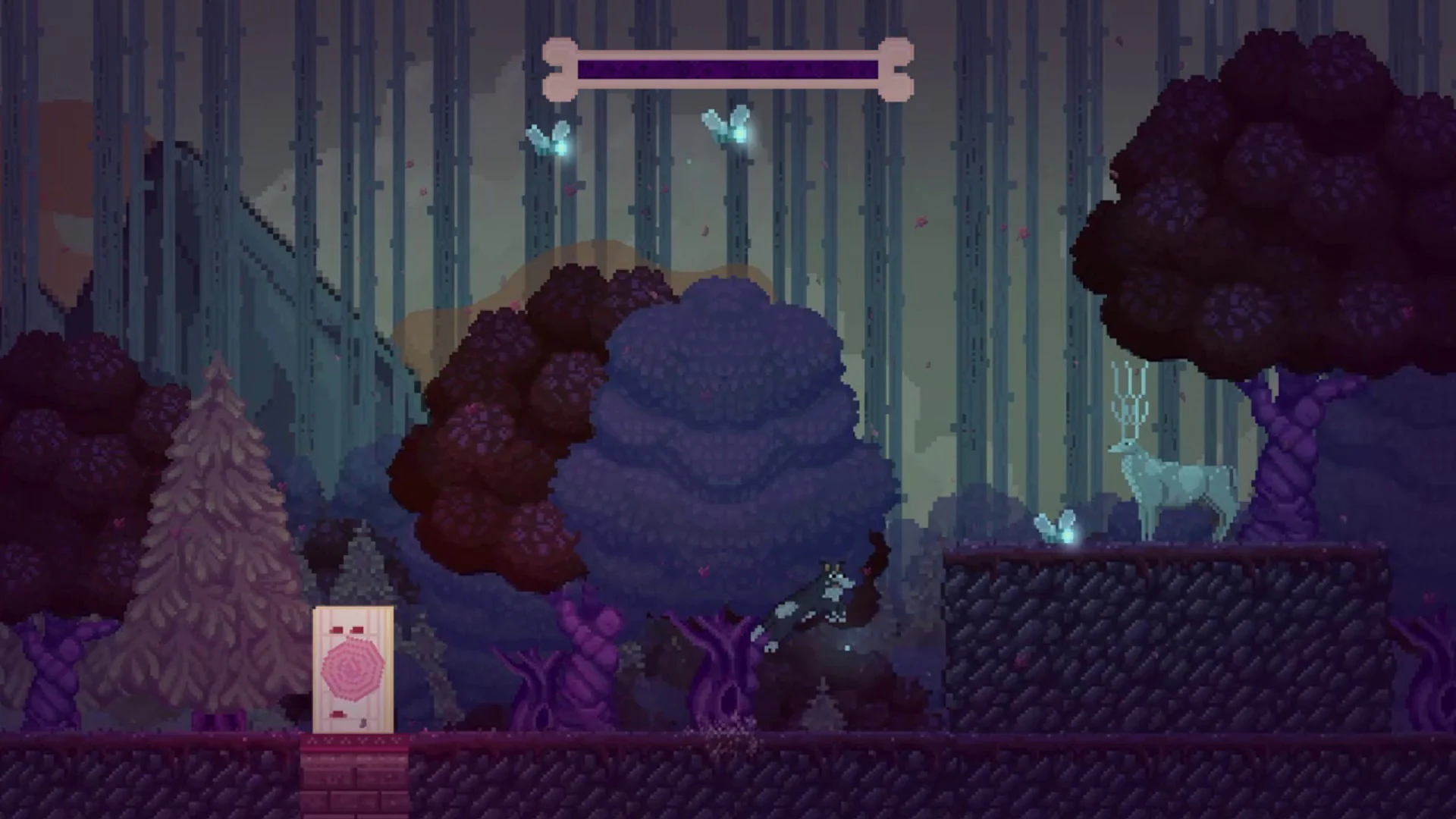Click the purple fill of the bone bar

pos(728,67)
